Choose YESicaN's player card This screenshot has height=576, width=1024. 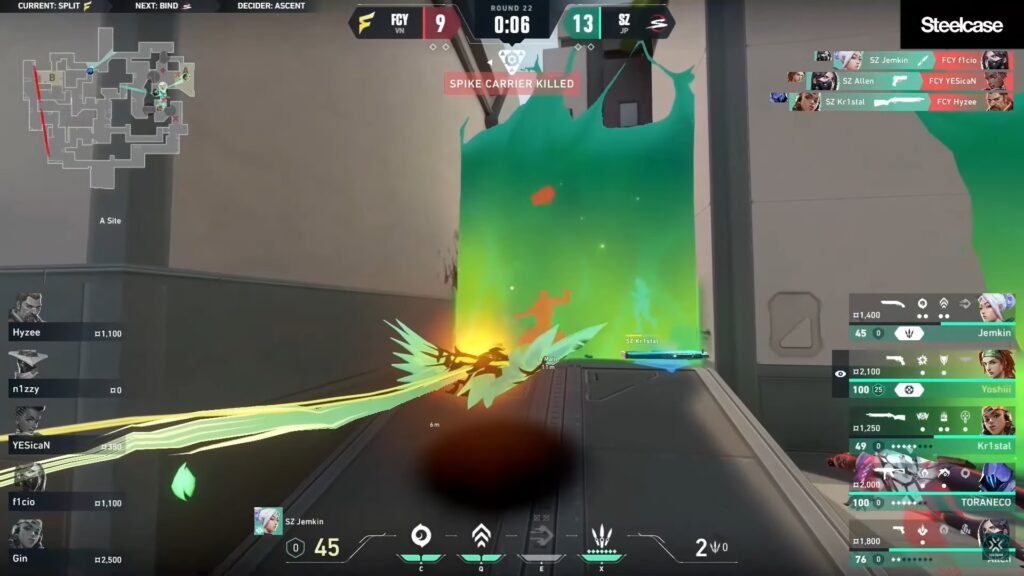tap(65, 430)
